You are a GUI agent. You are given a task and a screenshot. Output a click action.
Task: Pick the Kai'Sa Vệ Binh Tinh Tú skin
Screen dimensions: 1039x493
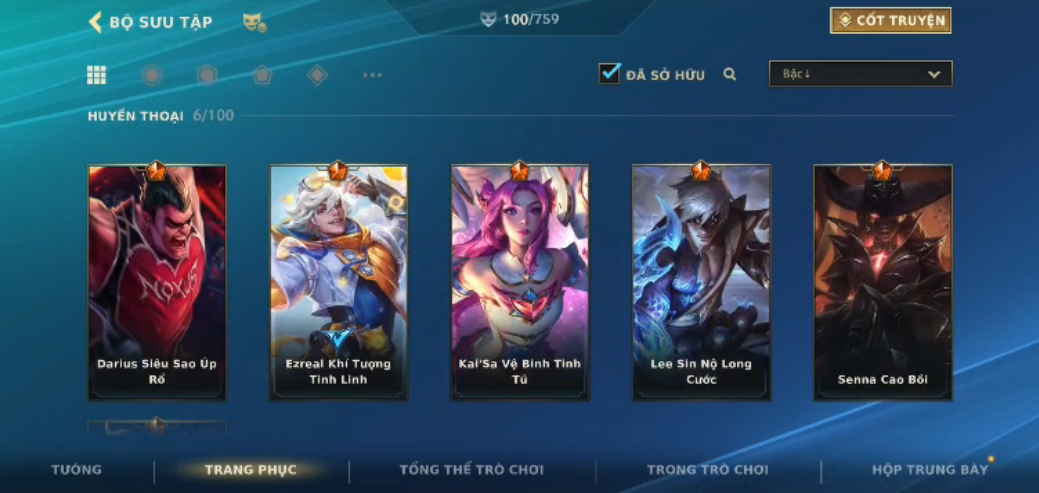[x=520, y=283]
